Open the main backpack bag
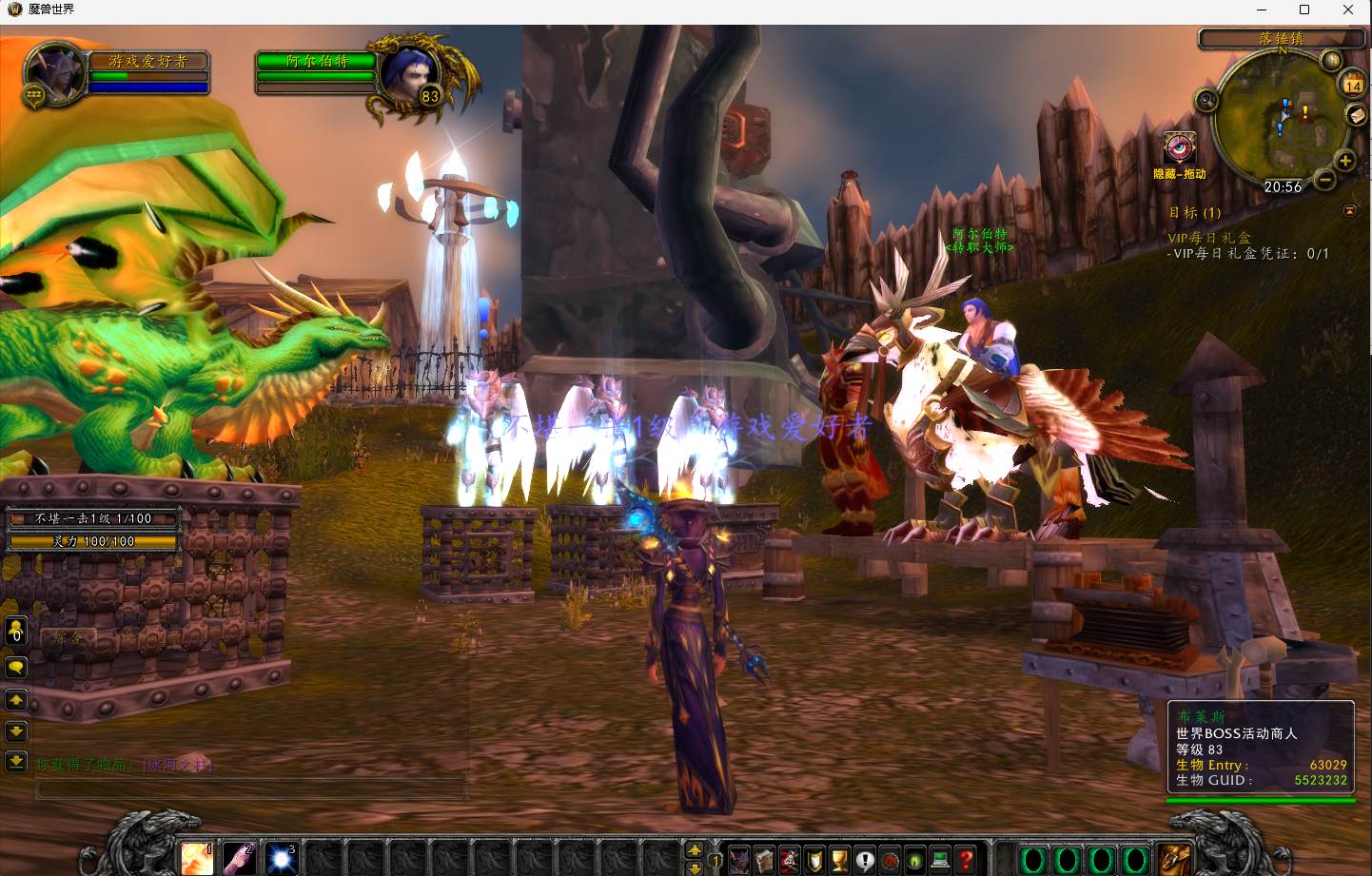Image resolution: width=1372 pixels, height=876 pixels. coord(1174,859)
